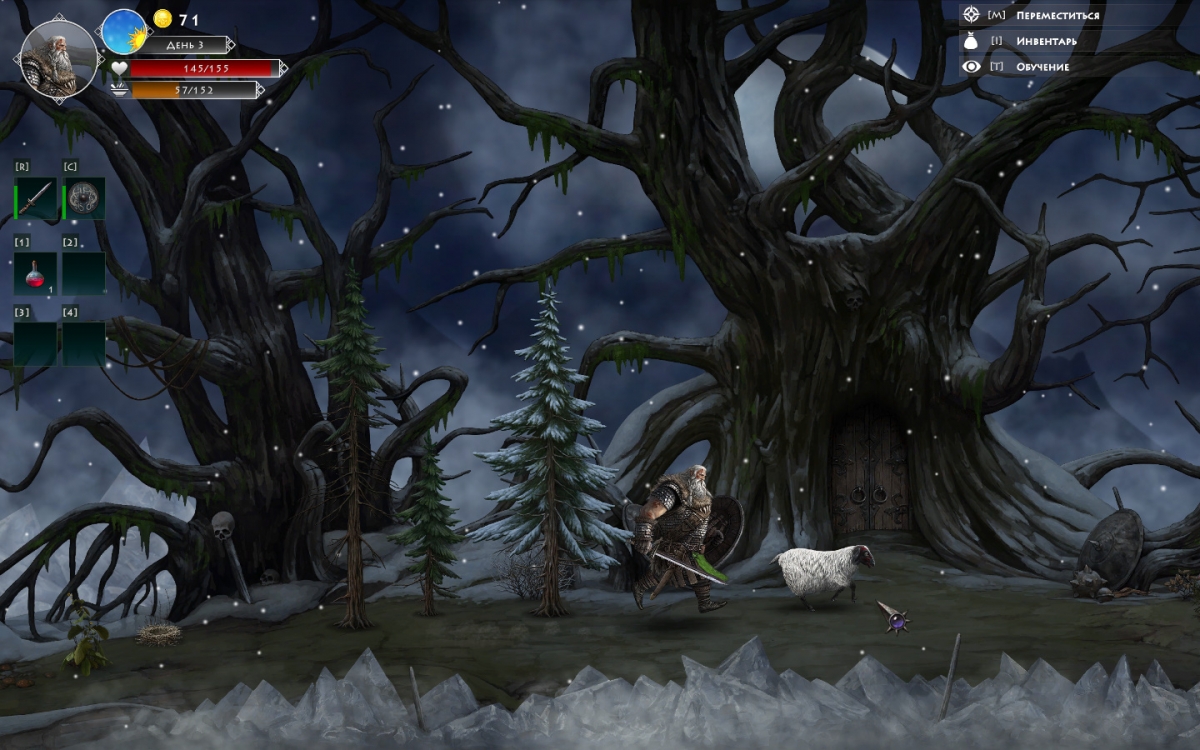The image size is (1200, 750).
Task: Click the bearded warrior portrait
Action: click(58, 56)
